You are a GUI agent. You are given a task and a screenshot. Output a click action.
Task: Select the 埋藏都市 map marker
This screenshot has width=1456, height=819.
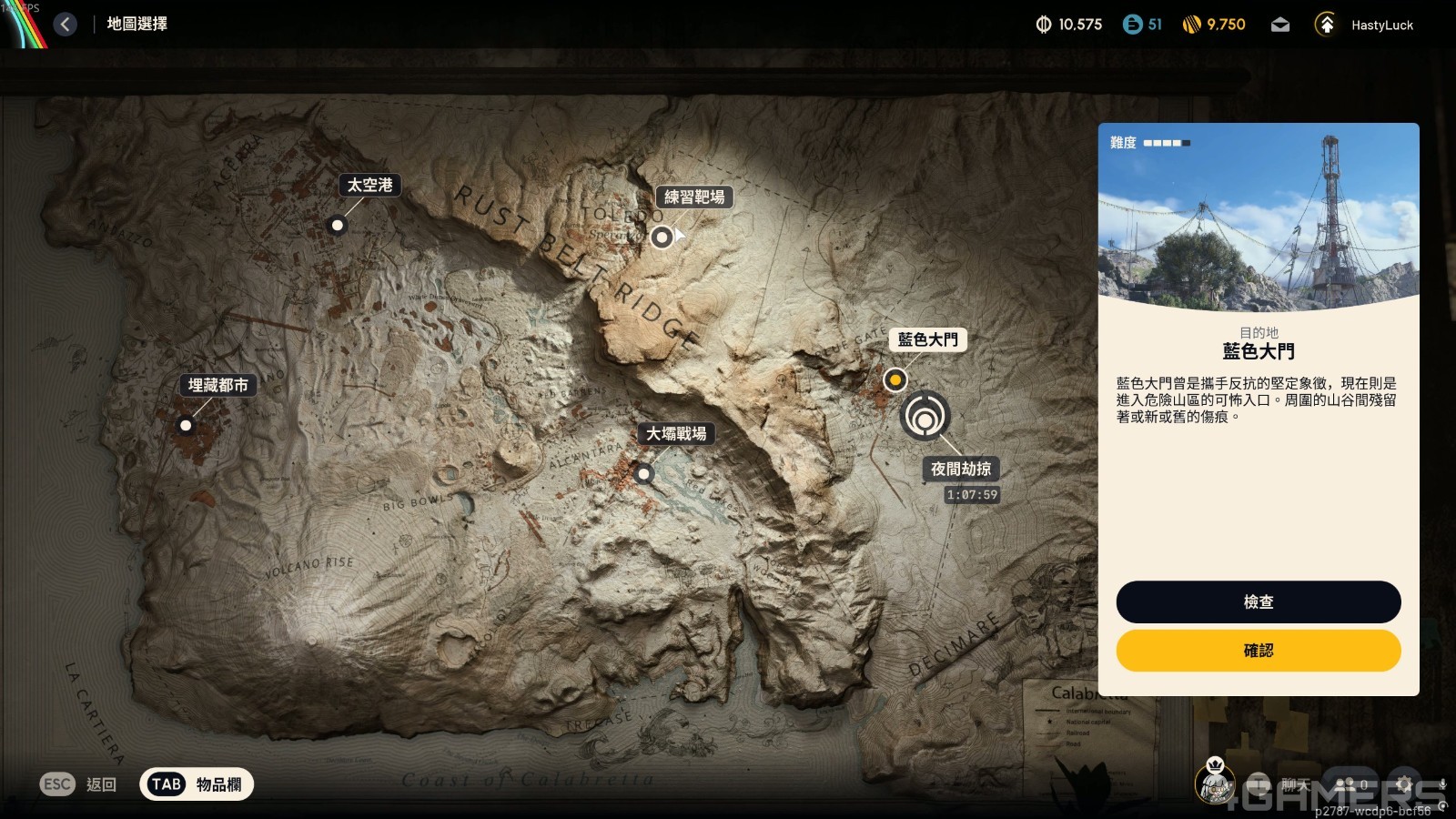tap(187, 424)
